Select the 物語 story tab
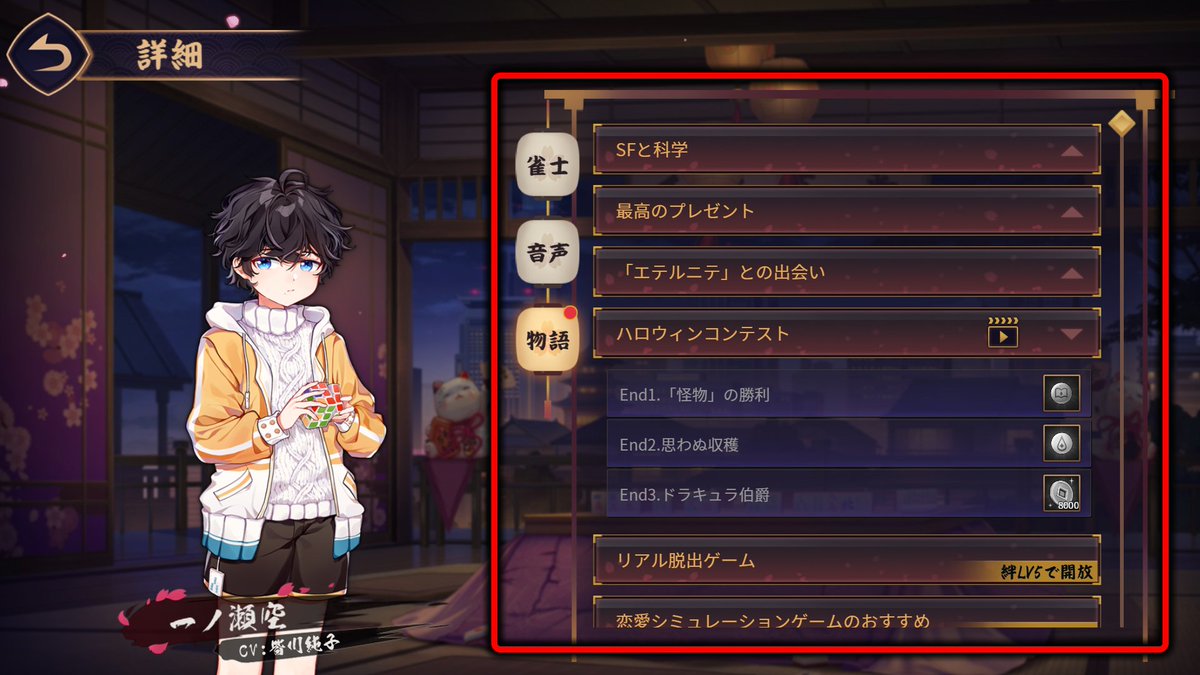Image resolution: width=1200 pixels, height=675 pixels. tap(547, 340)
